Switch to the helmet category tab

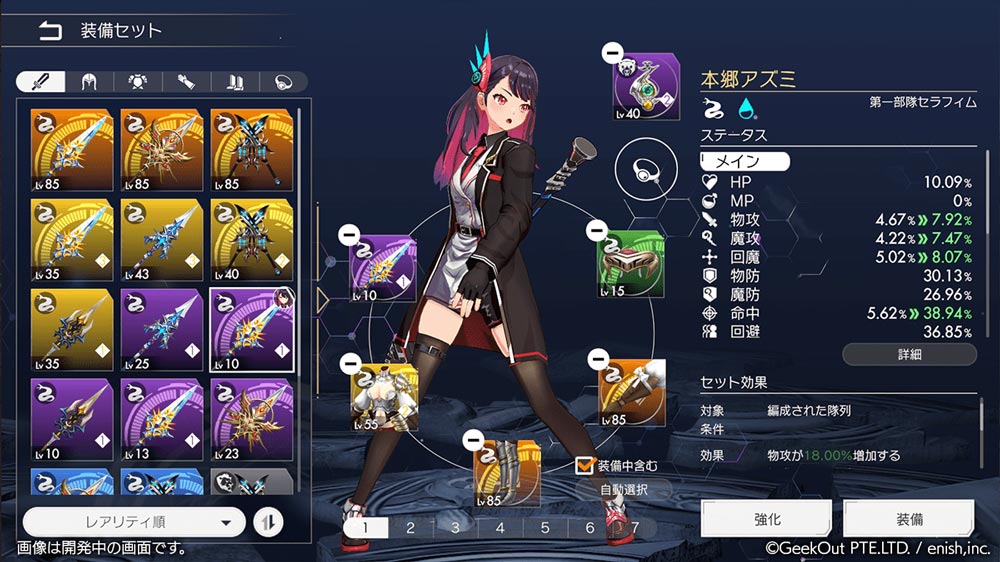89,82
